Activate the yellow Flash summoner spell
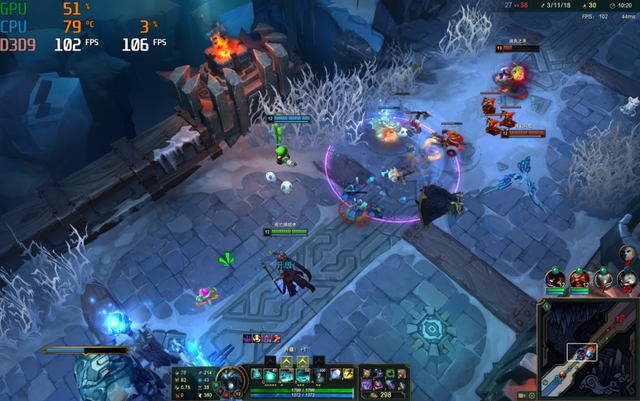 click(x=348, y=374)
